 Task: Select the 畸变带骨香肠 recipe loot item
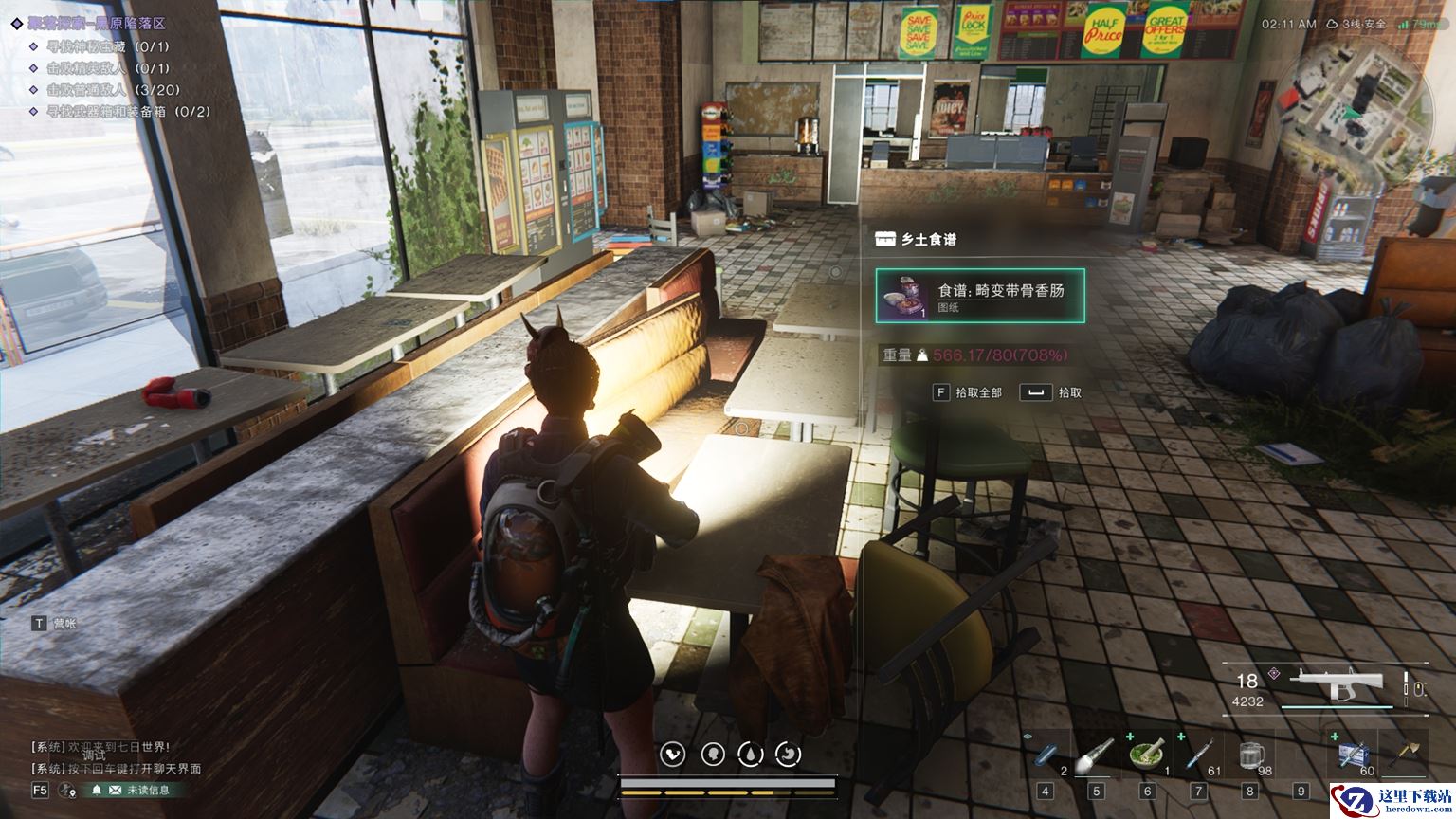tap(980, 296)
